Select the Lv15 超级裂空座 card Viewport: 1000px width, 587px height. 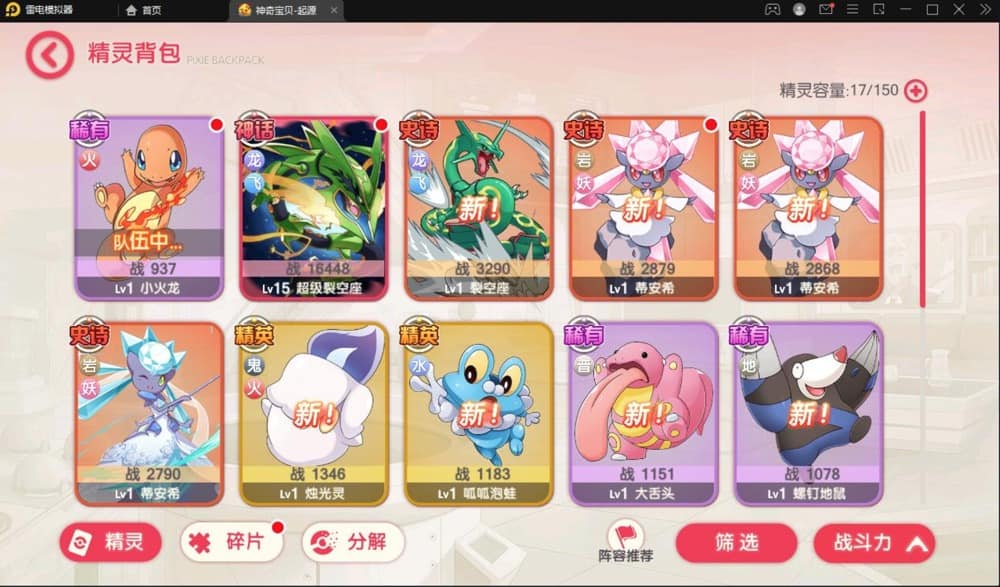(313, 209)
